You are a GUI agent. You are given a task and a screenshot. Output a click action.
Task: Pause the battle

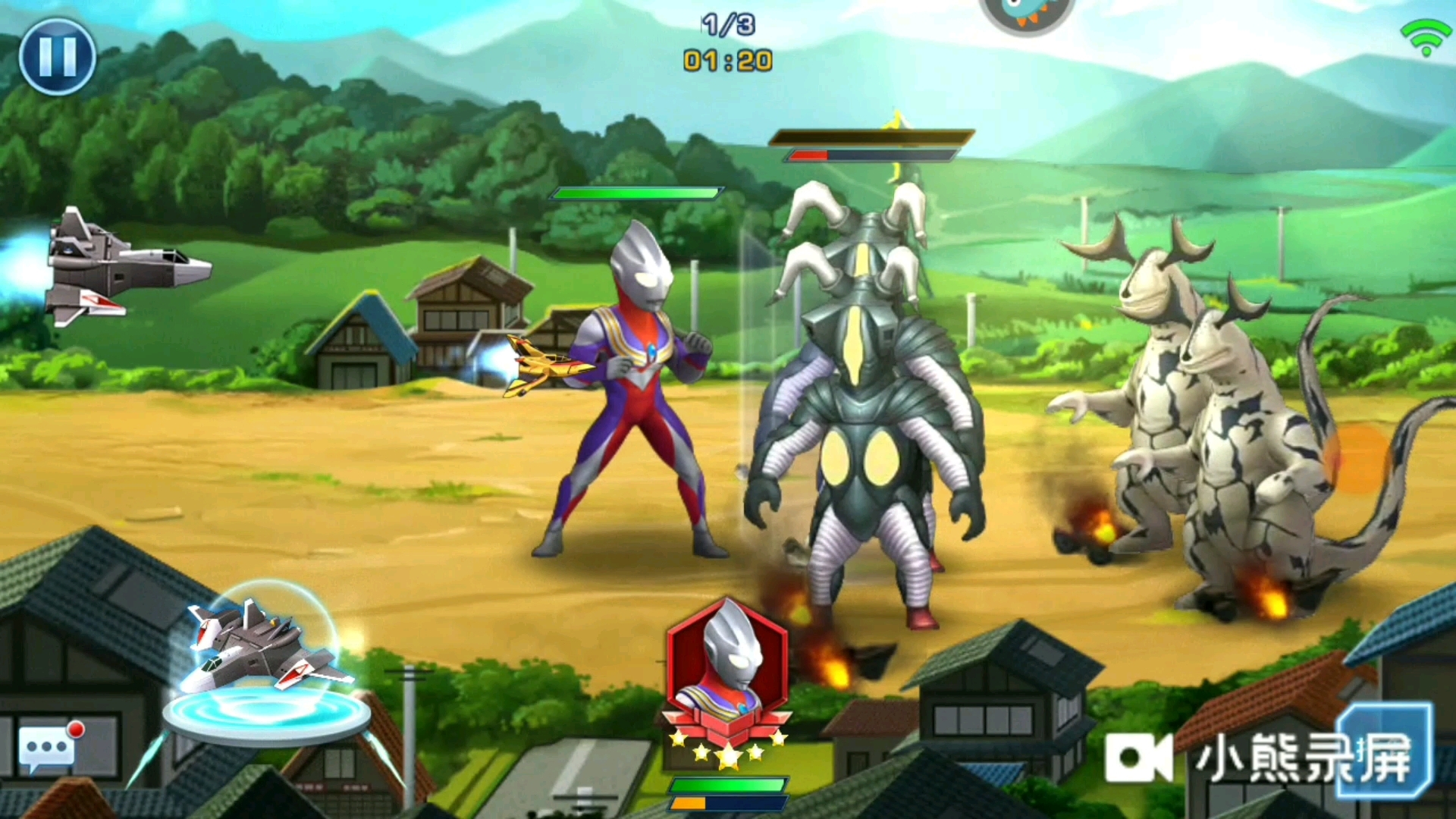coord(57,57)
